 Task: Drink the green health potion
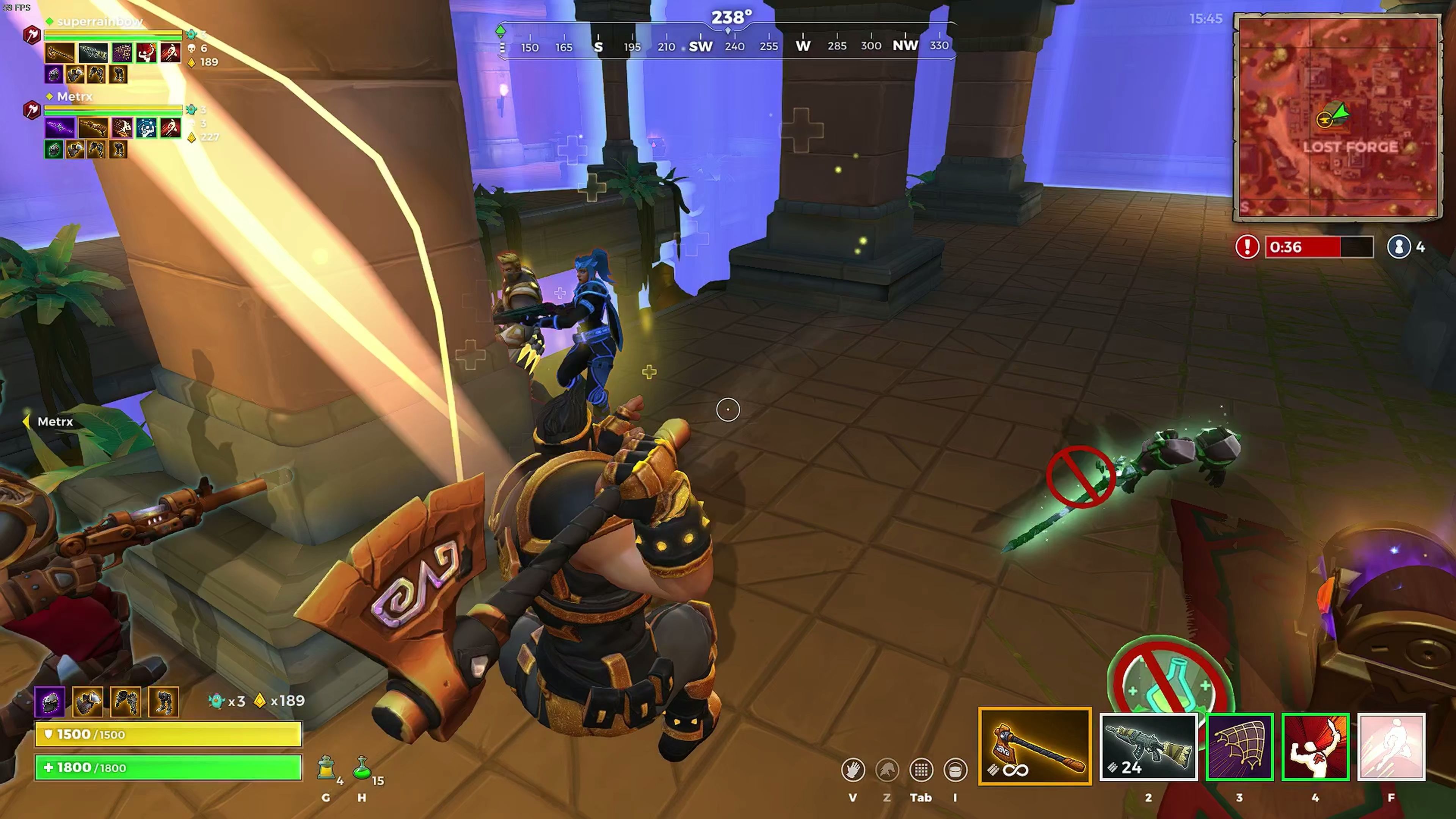[362, 769]
